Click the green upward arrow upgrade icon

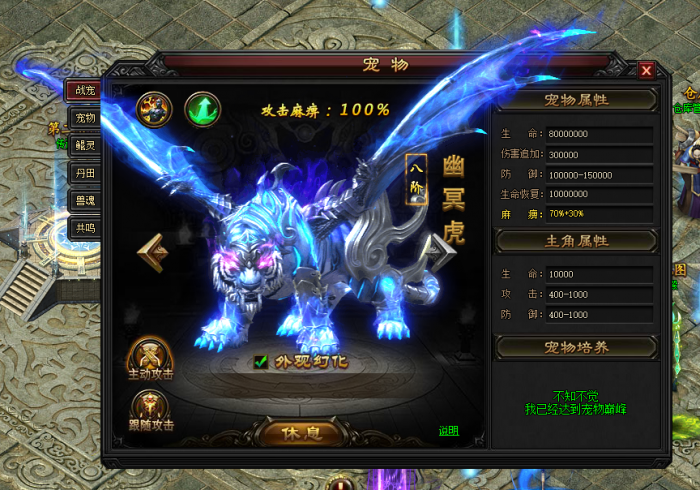(x=203, y=107)
